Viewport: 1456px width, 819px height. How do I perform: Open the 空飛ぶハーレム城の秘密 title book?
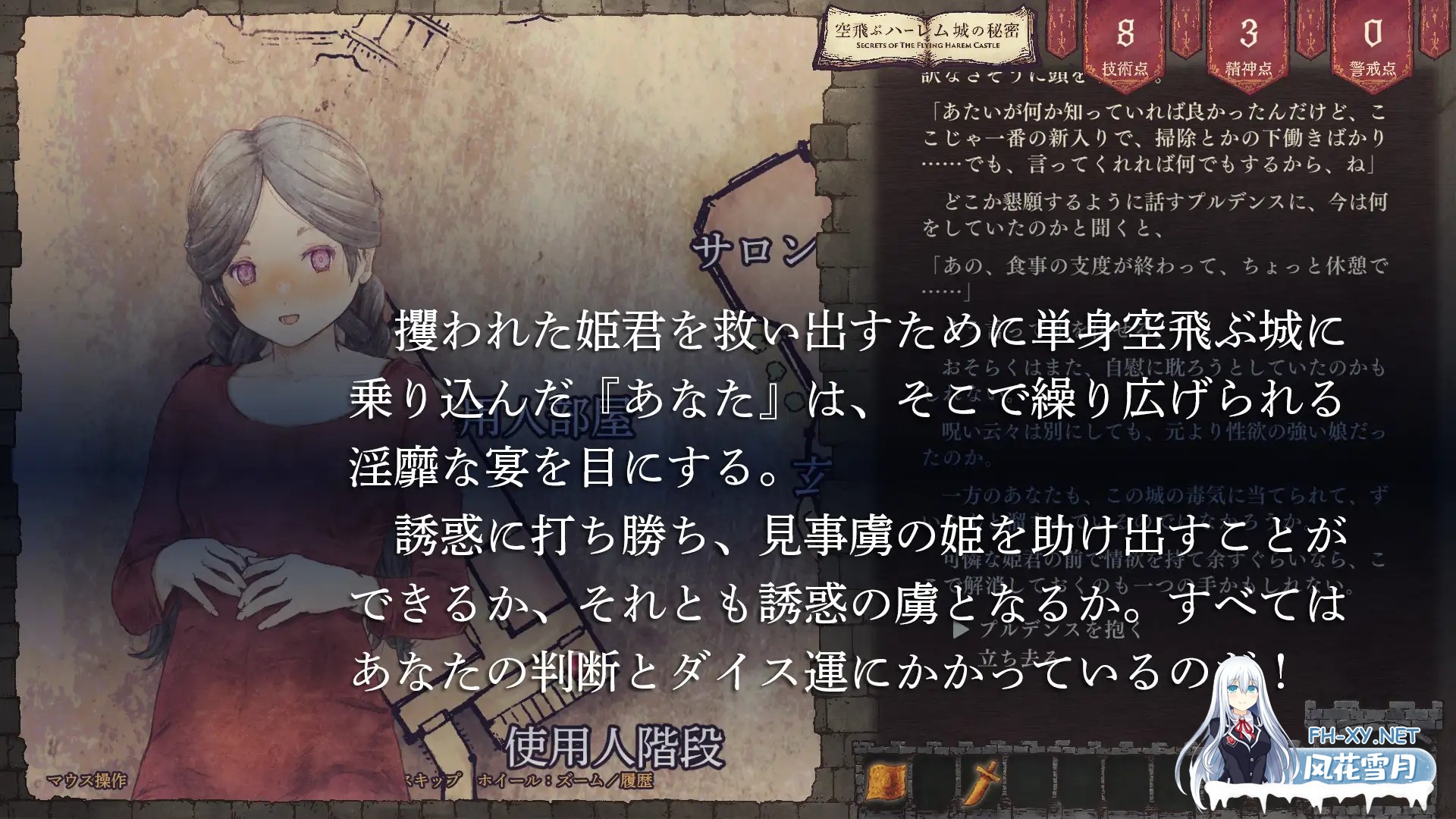(927, 36)
